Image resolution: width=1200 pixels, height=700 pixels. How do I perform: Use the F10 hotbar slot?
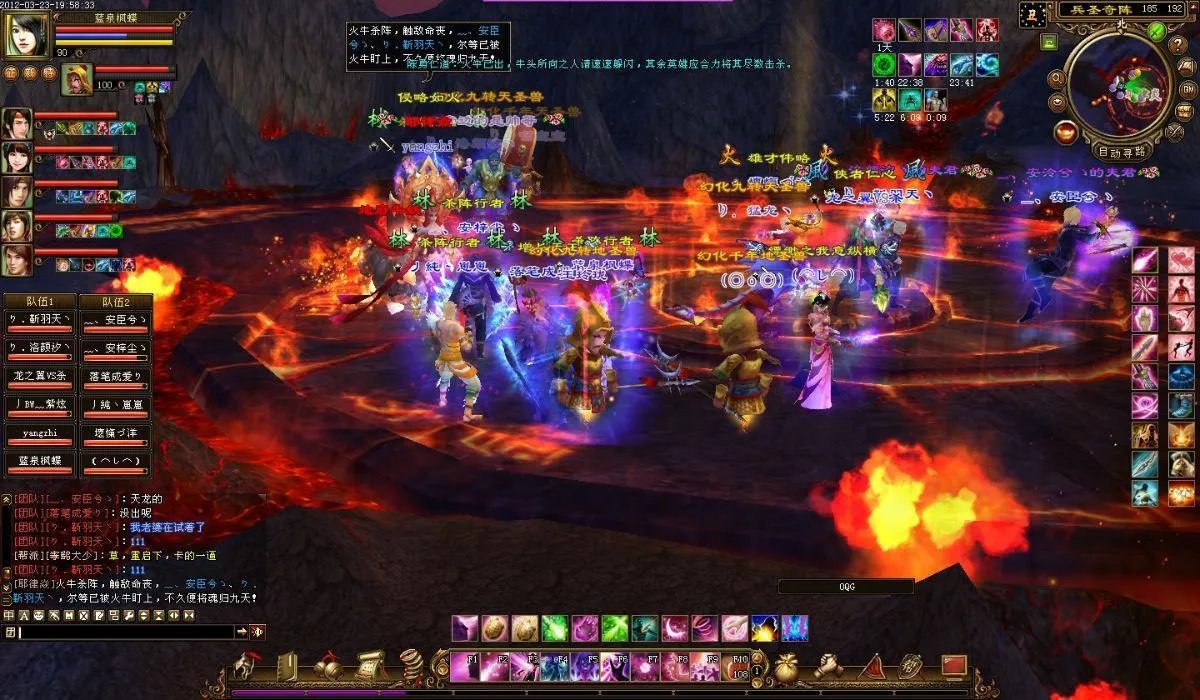click(x=740, y=666)
